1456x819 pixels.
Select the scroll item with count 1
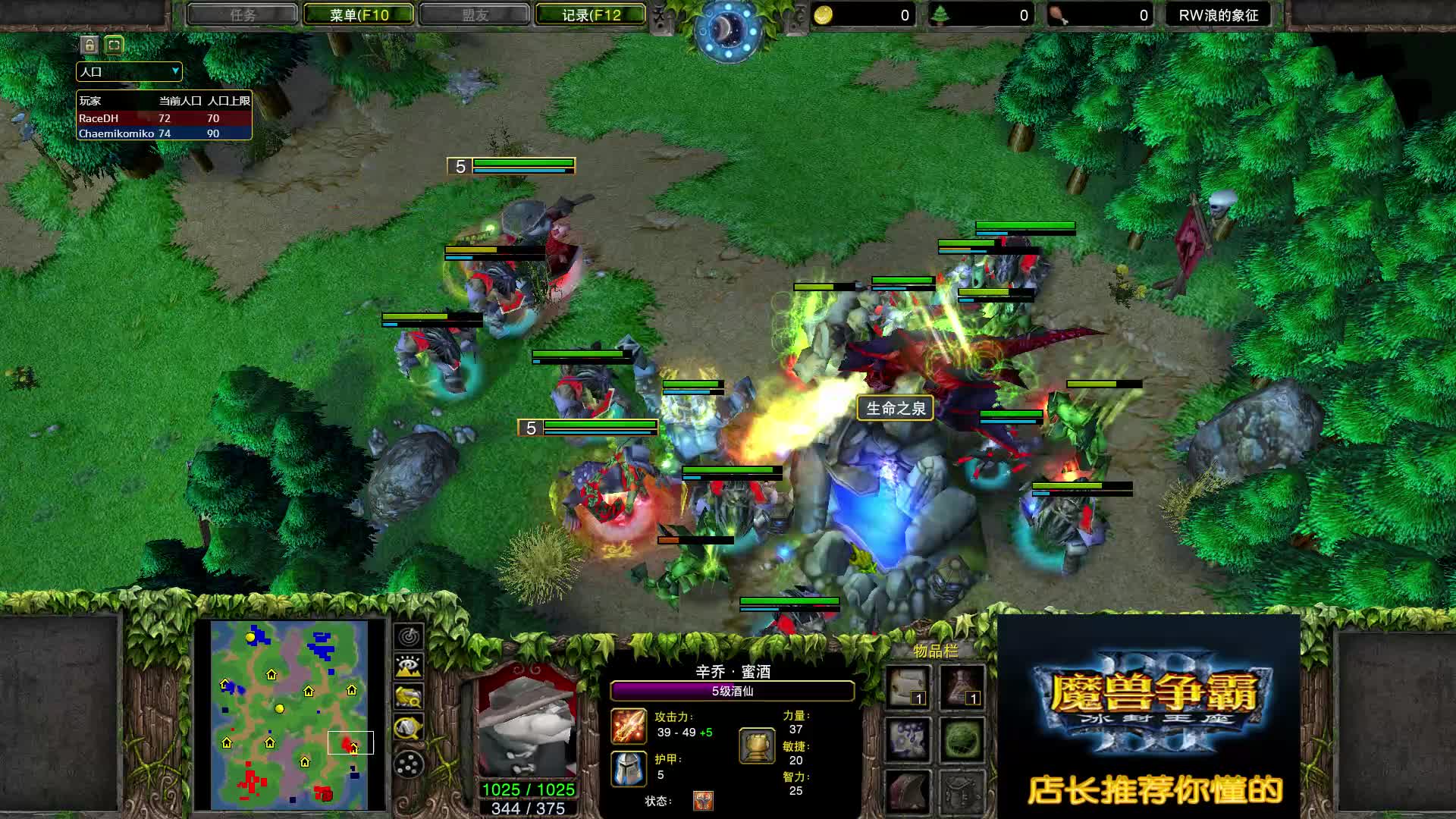[908, 686]
